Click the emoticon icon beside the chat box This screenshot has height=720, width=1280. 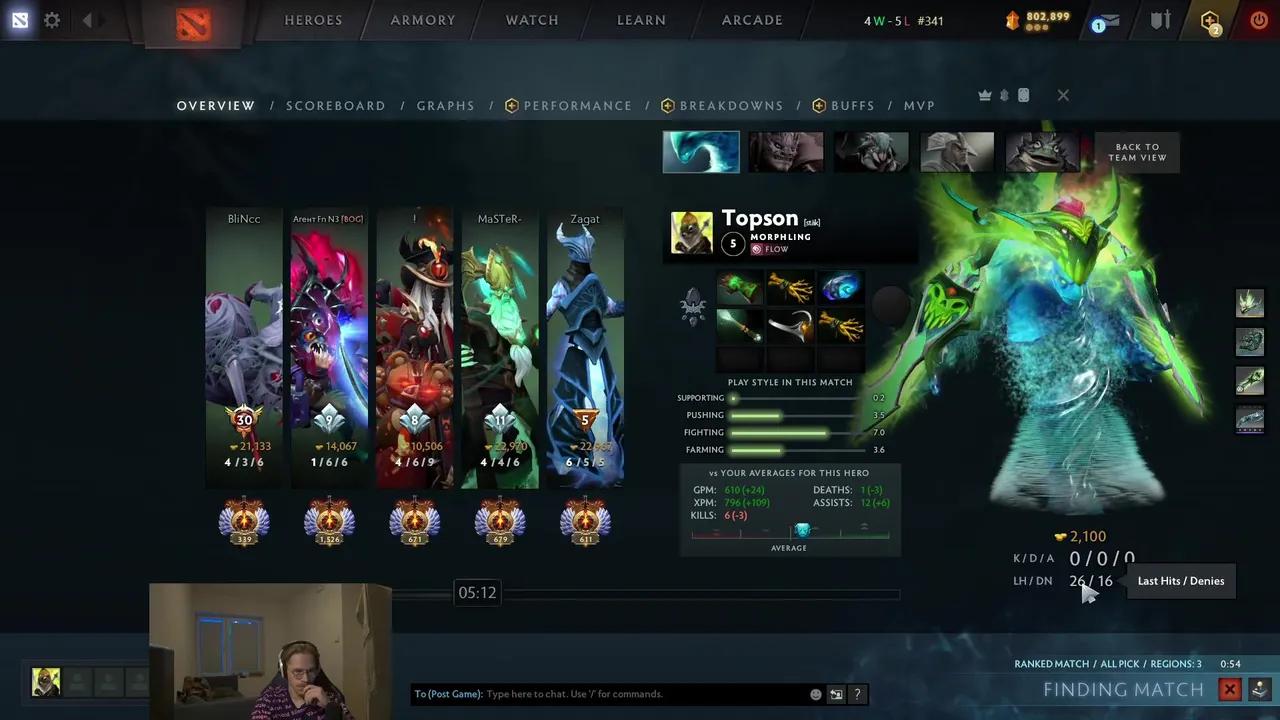(x=816, y=693)
